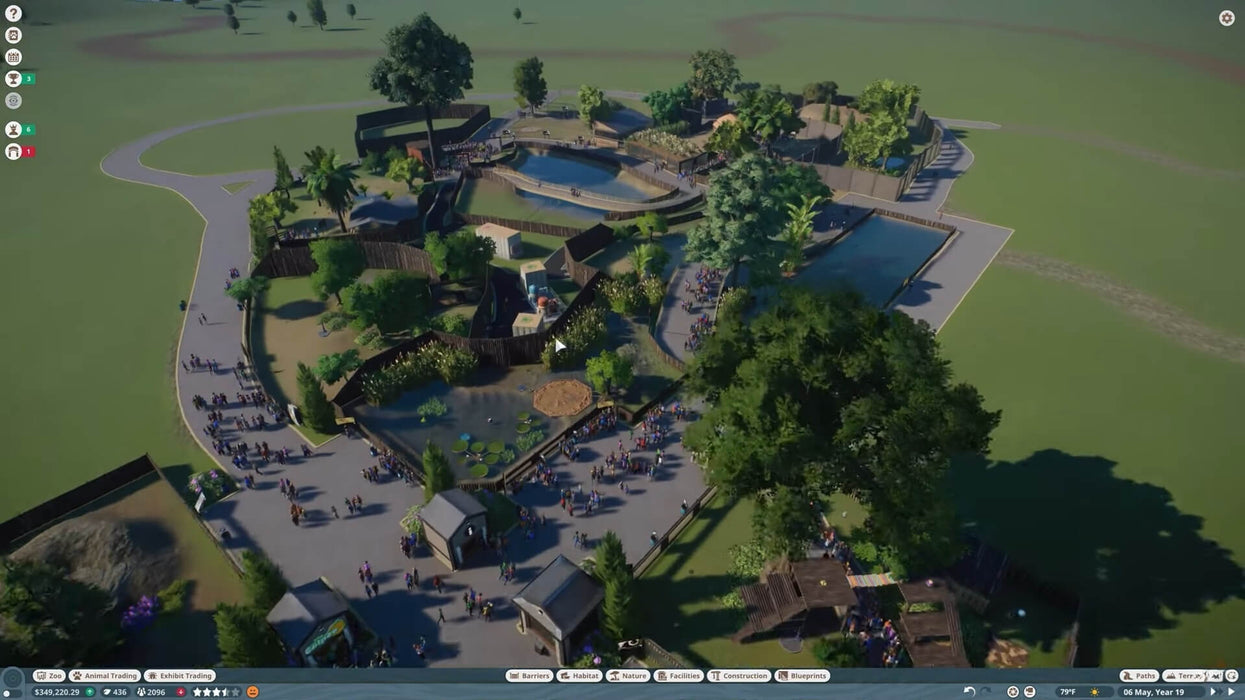Open the Facilities menu
This screenshot has height=700, width=1245.
tap(679, 676)
